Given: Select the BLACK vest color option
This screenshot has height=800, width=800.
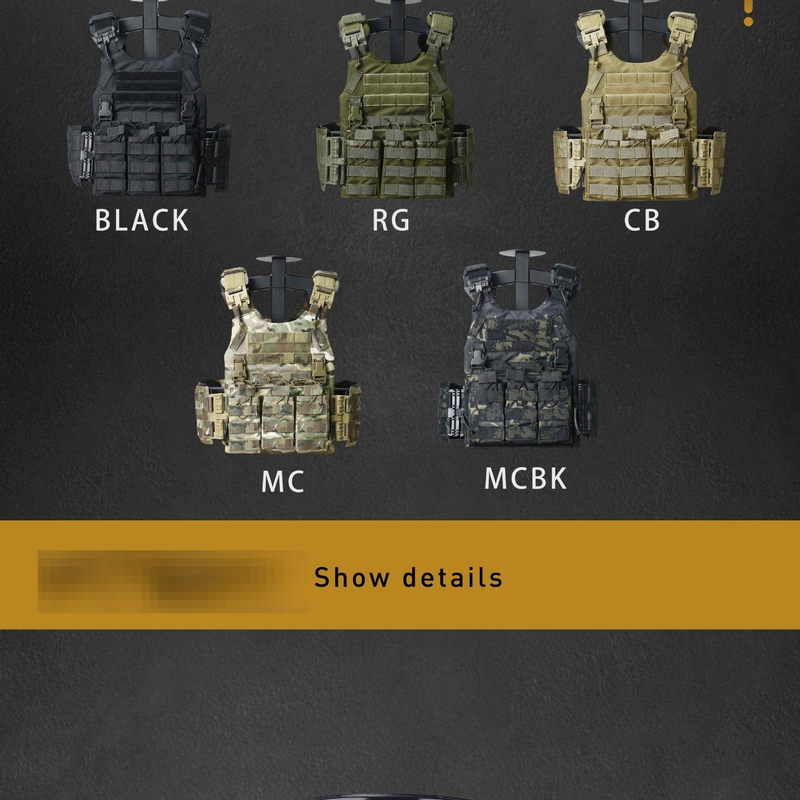Looking at the screenshot, I should click(146, 120).
